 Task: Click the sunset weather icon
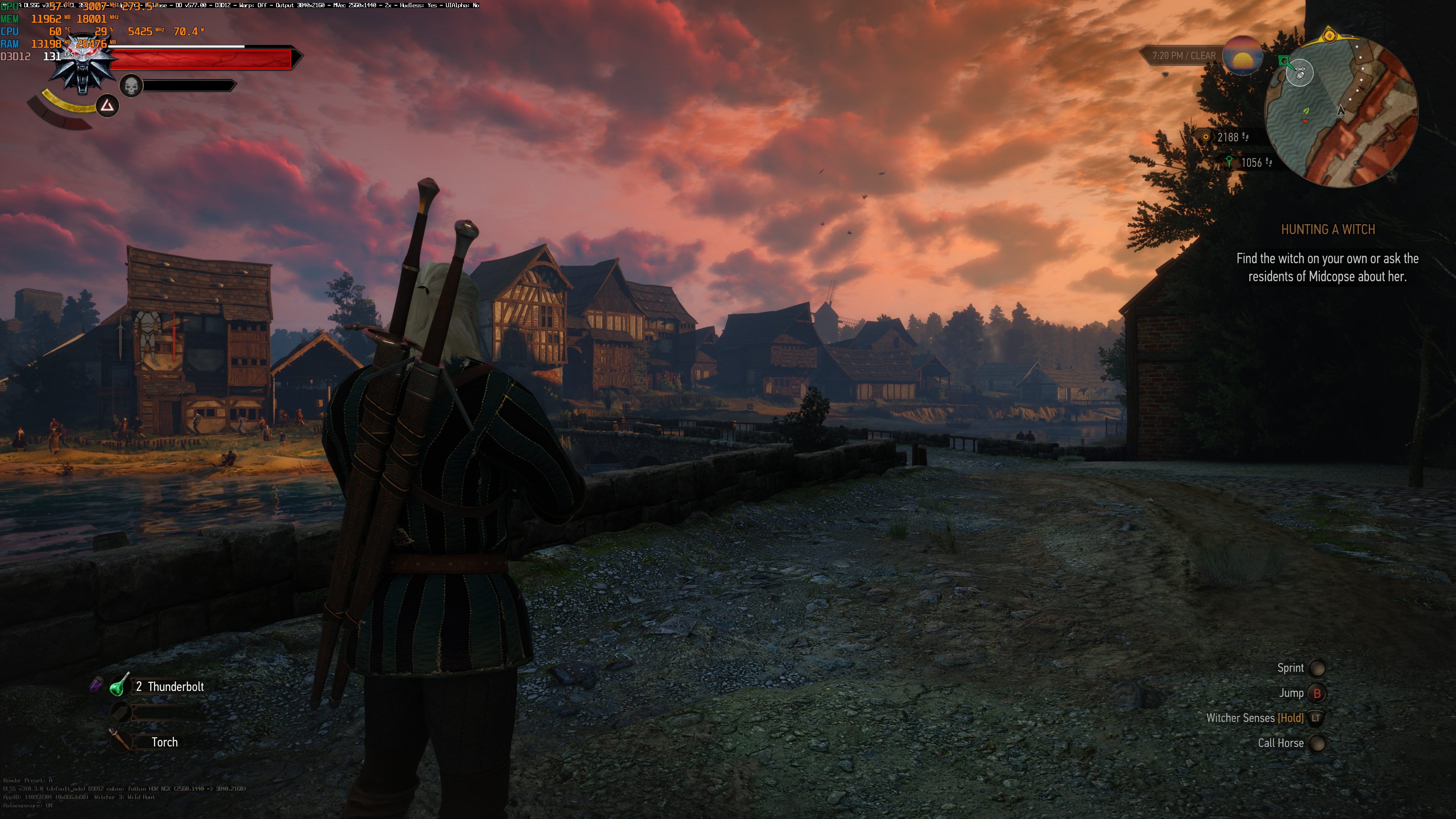[x=1243, y=56]
